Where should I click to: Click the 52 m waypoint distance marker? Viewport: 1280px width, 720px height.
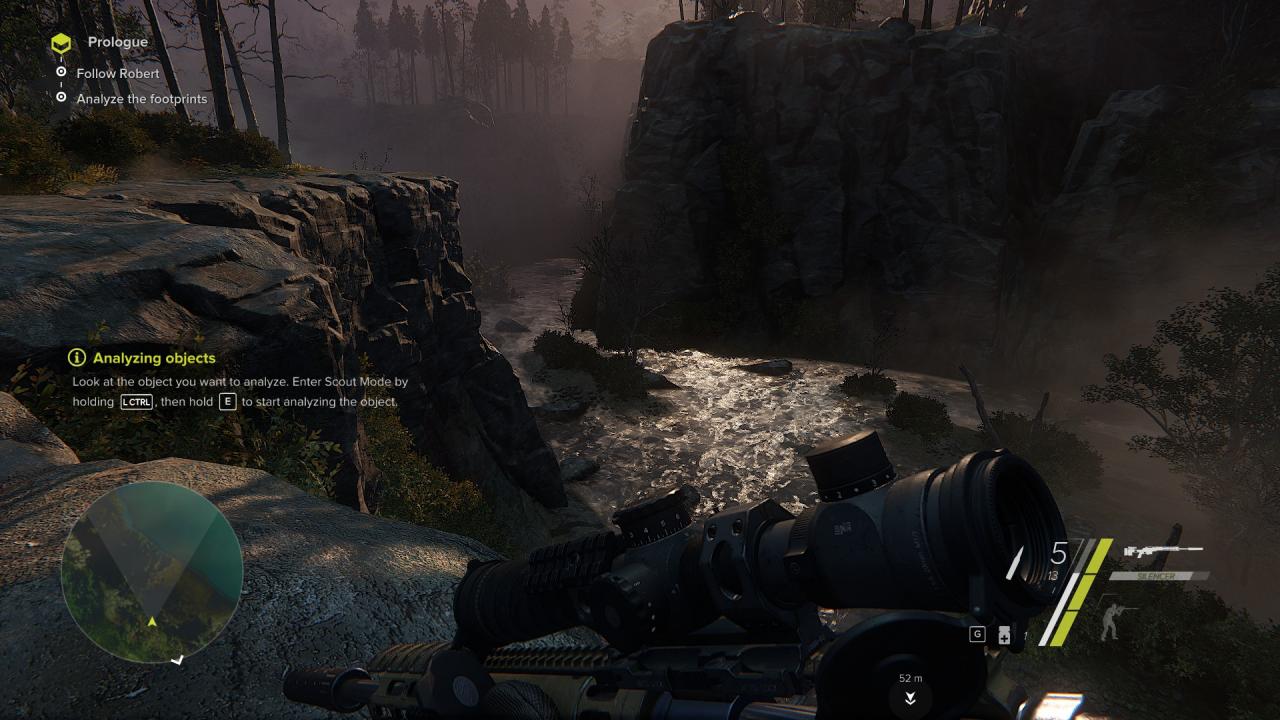click(x=910, y=679)
